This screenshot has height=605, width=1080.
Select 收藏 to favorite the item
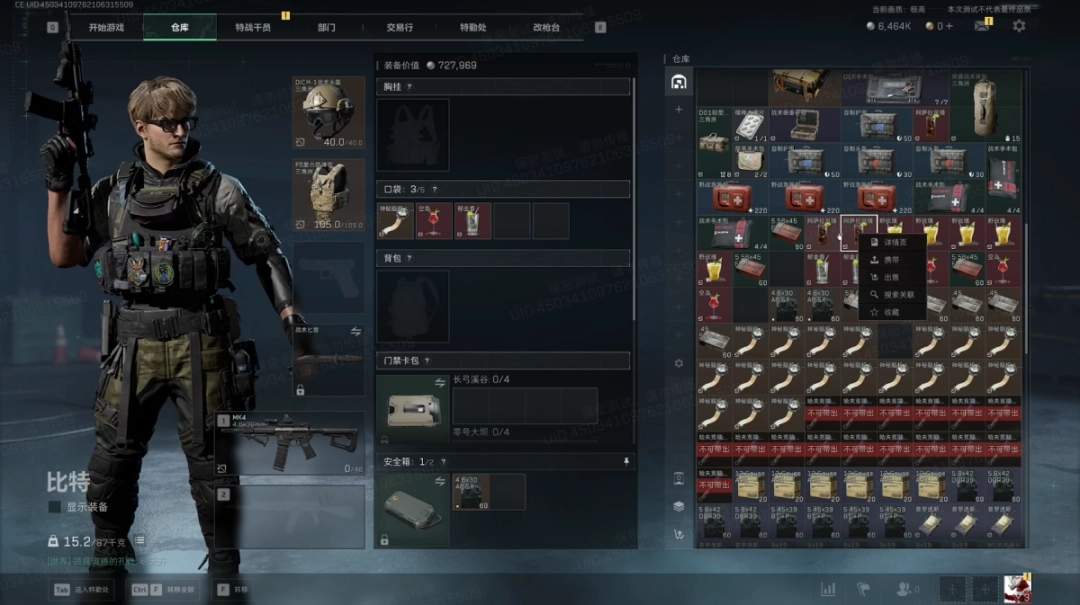(x=890, y=312)
